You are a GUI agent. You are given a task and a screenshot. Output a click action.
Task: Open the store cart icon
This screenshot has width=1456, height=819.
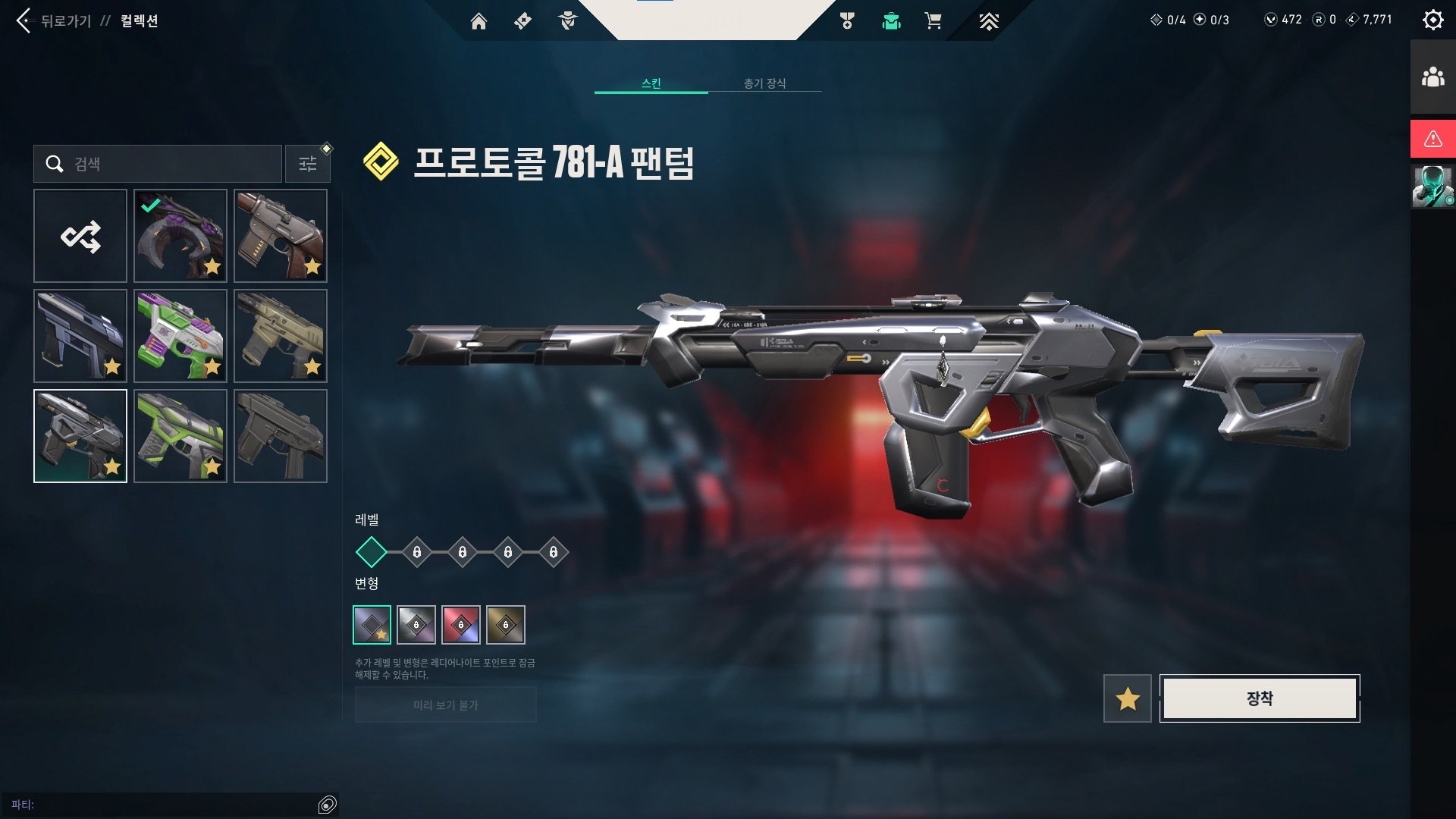click(x=933, y=21)
